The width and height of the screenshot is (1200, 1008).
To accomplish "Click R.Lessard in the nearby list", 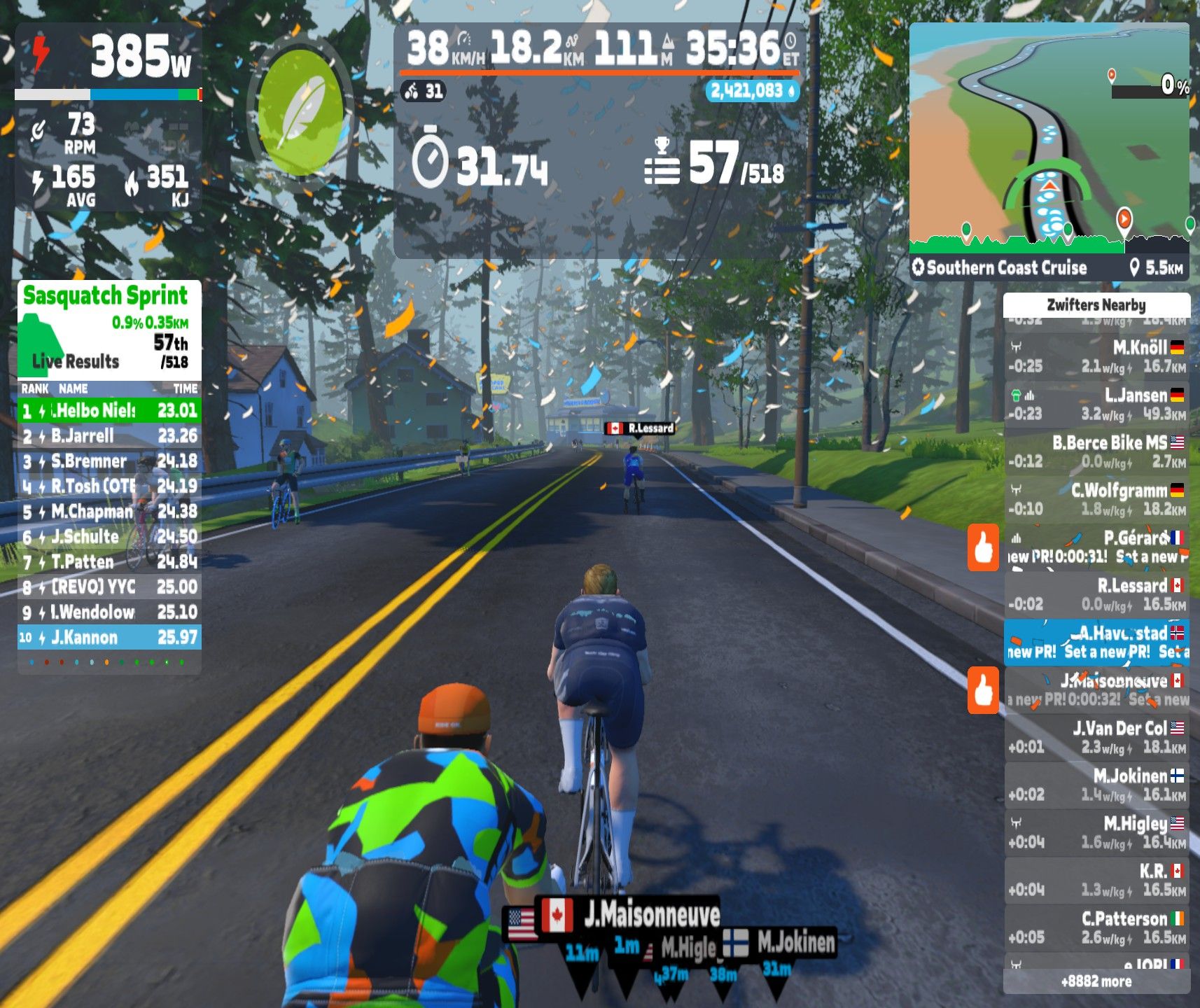I will 1096,595.
